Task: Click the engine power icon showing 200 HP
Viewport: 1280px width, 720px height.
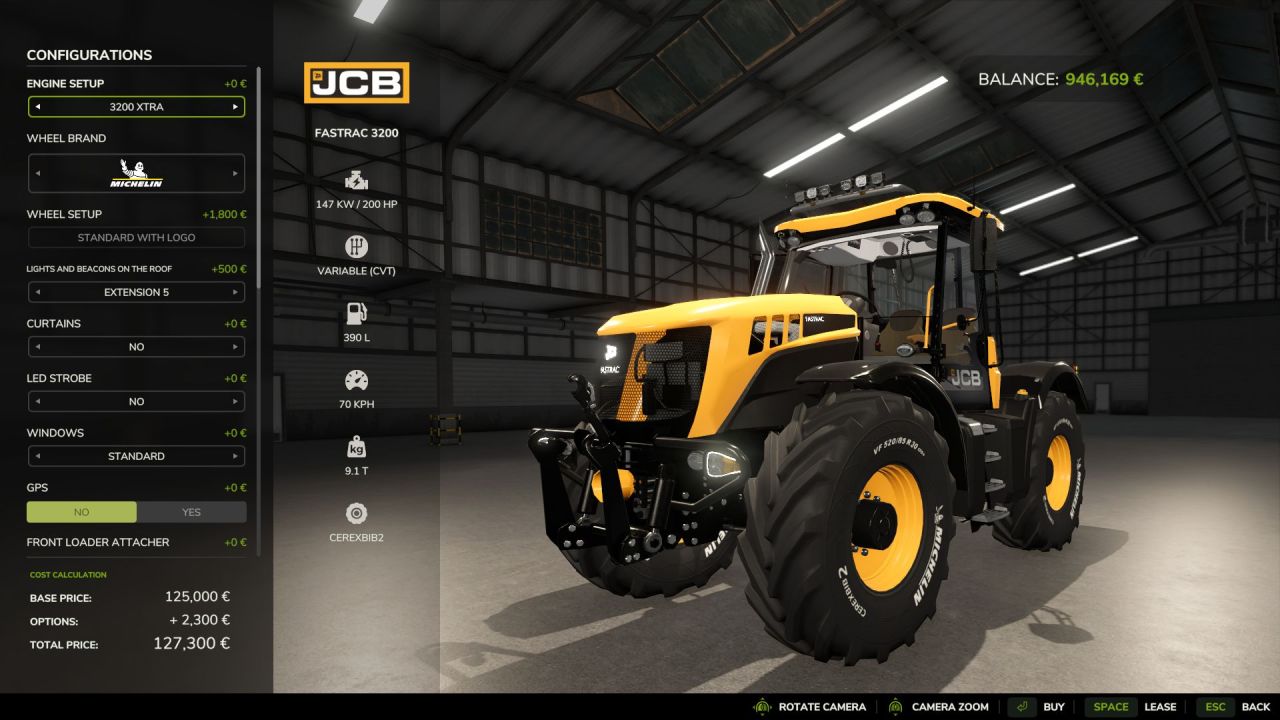Action: pos(357,183)
